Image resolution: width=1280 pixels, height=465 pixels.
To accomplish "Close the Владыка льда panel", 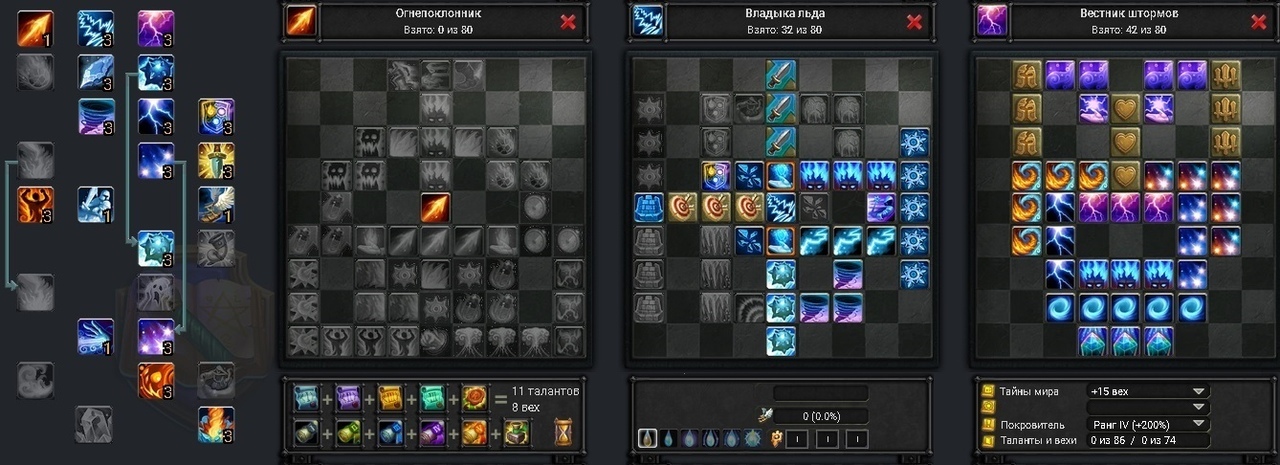I will click(914, 22).
